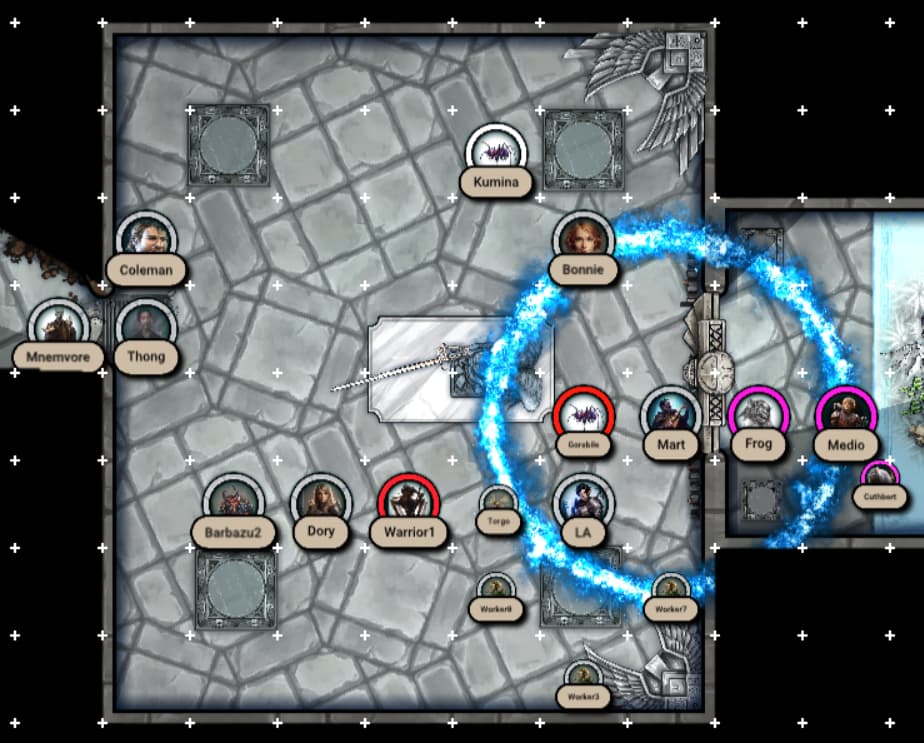Select the Worker3 token

[x=583, y=678]
